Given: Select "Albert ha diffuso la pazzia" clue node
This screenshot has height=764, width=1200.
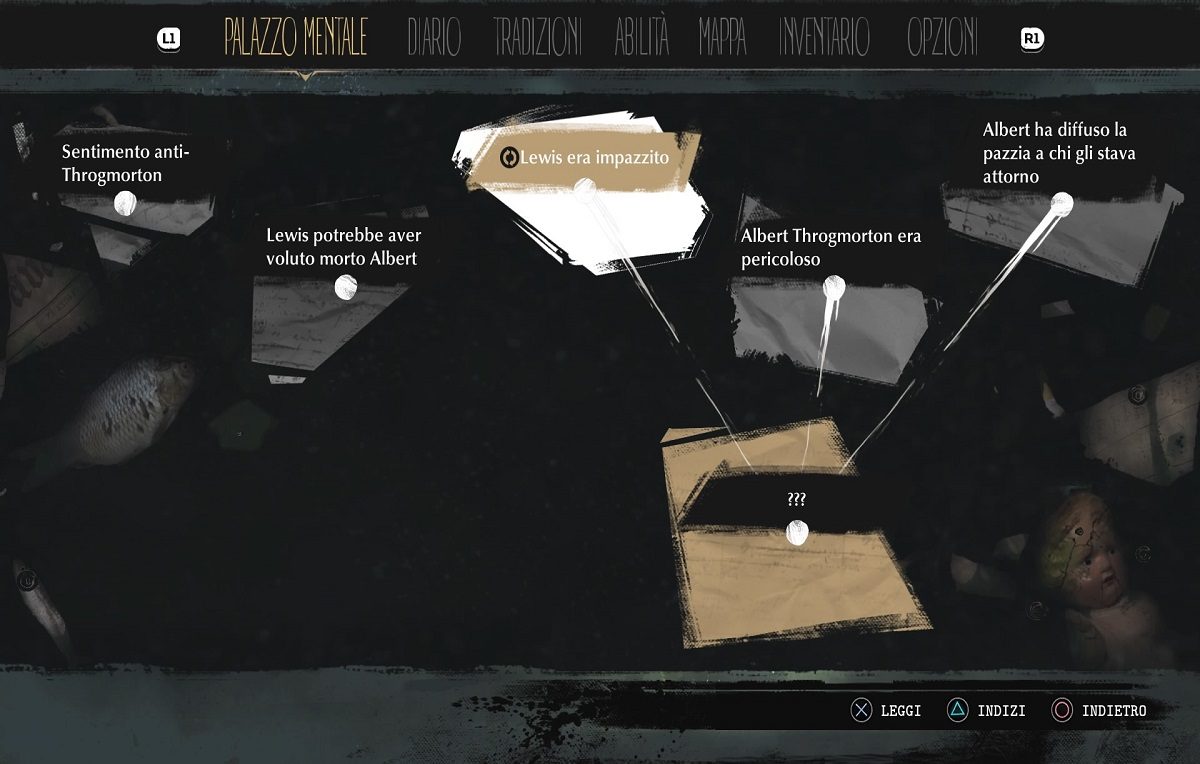Looking at the screenshot, I should click(1061, 204).
